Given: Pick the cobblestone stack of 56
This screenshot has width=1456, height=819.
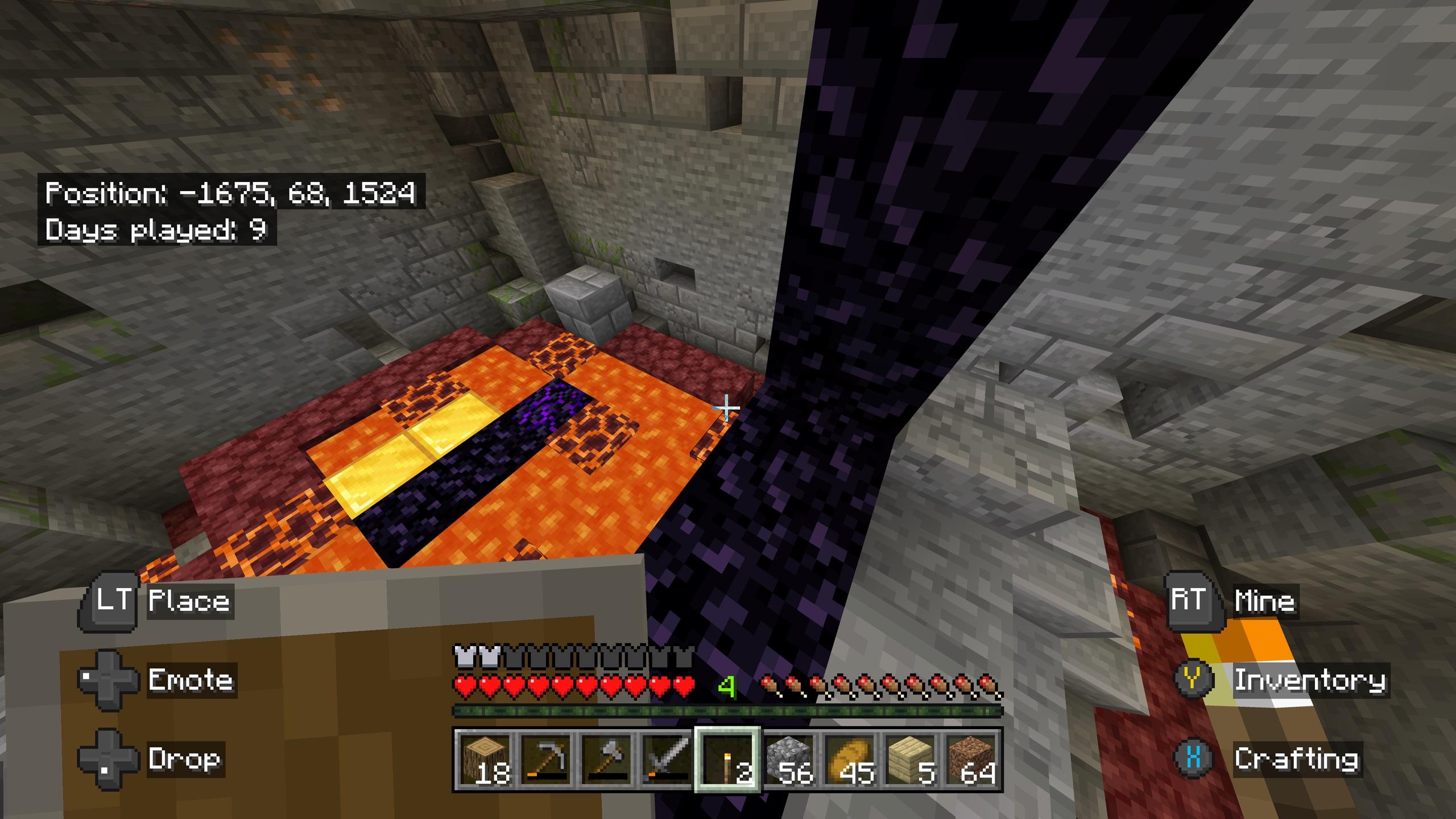Looking at the screenshot, I should [x=789, y=759].
